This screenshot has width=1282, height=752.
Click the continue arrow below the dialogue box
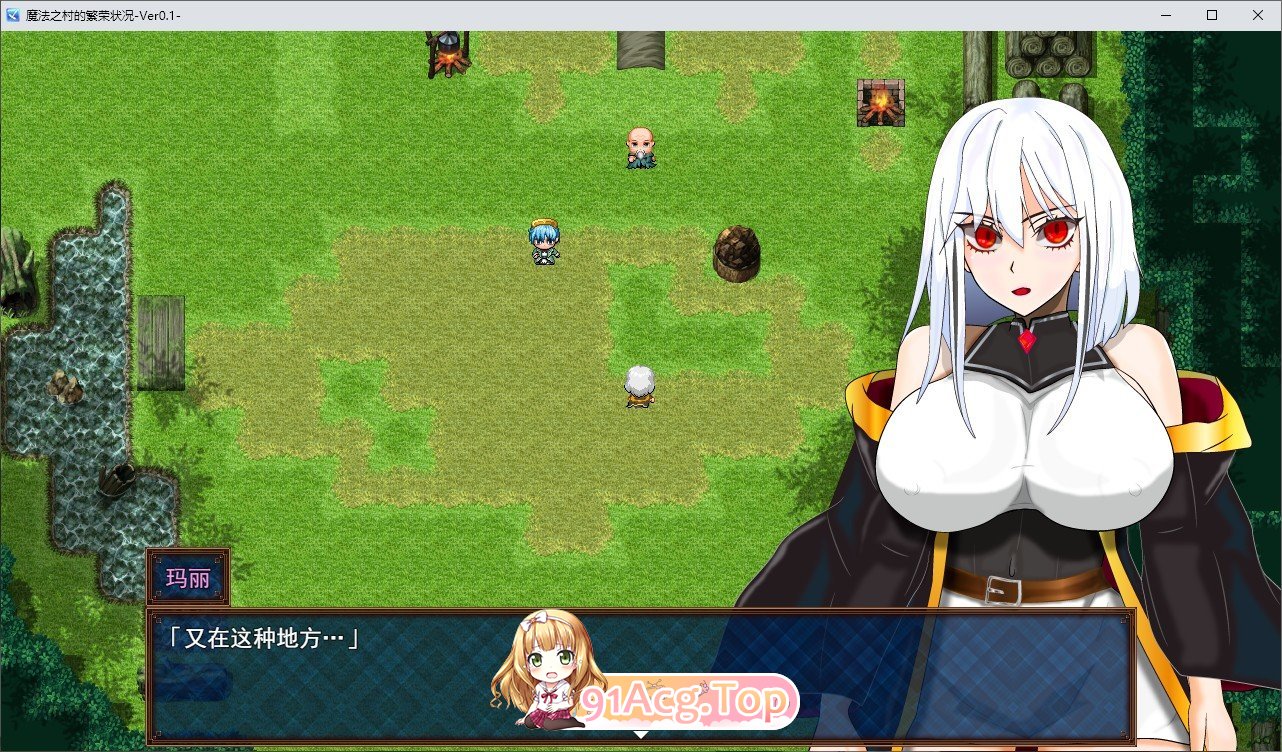pos(640,733)
